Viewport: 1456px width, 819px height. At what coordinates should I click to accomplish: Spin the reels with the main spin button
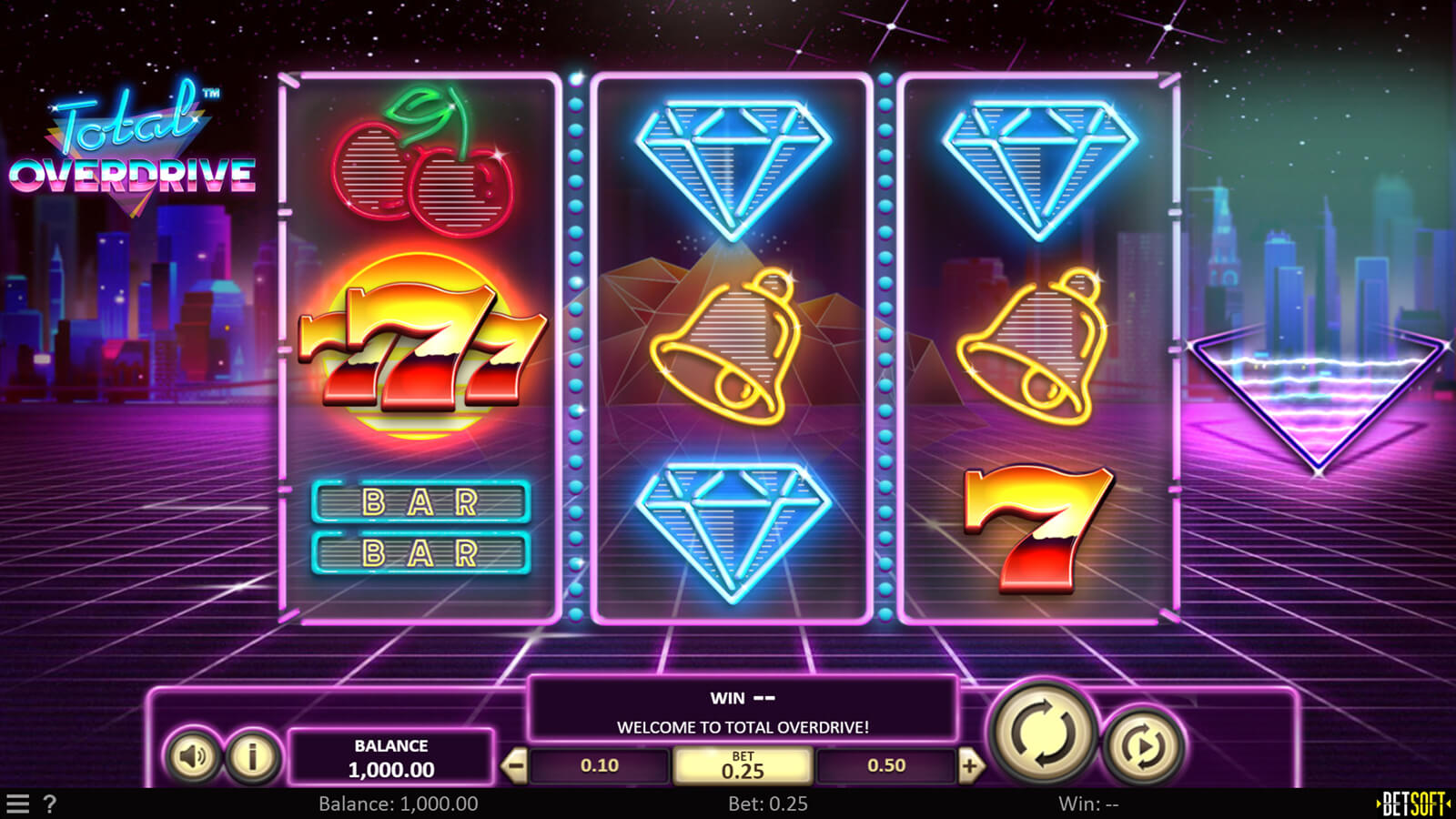pos(1043,732)
